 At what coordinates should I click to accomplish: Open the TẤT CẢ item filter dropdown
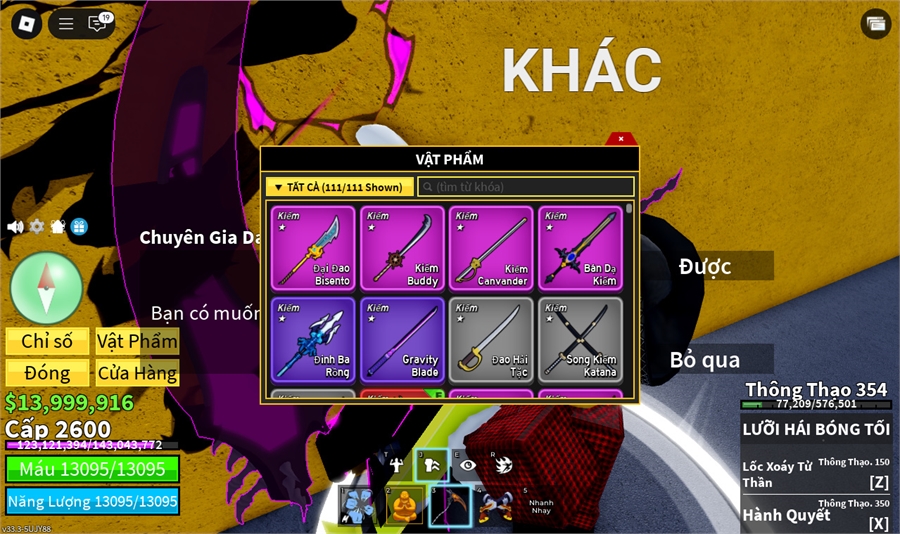pos(340,187)
